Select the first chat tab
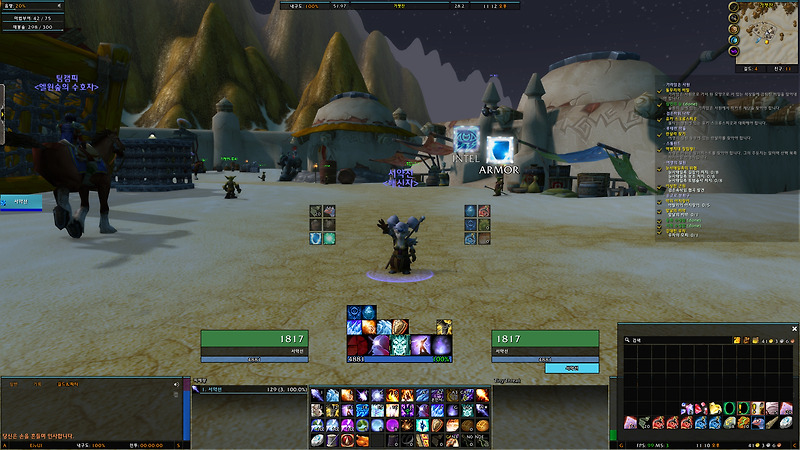 coord(13,383)
